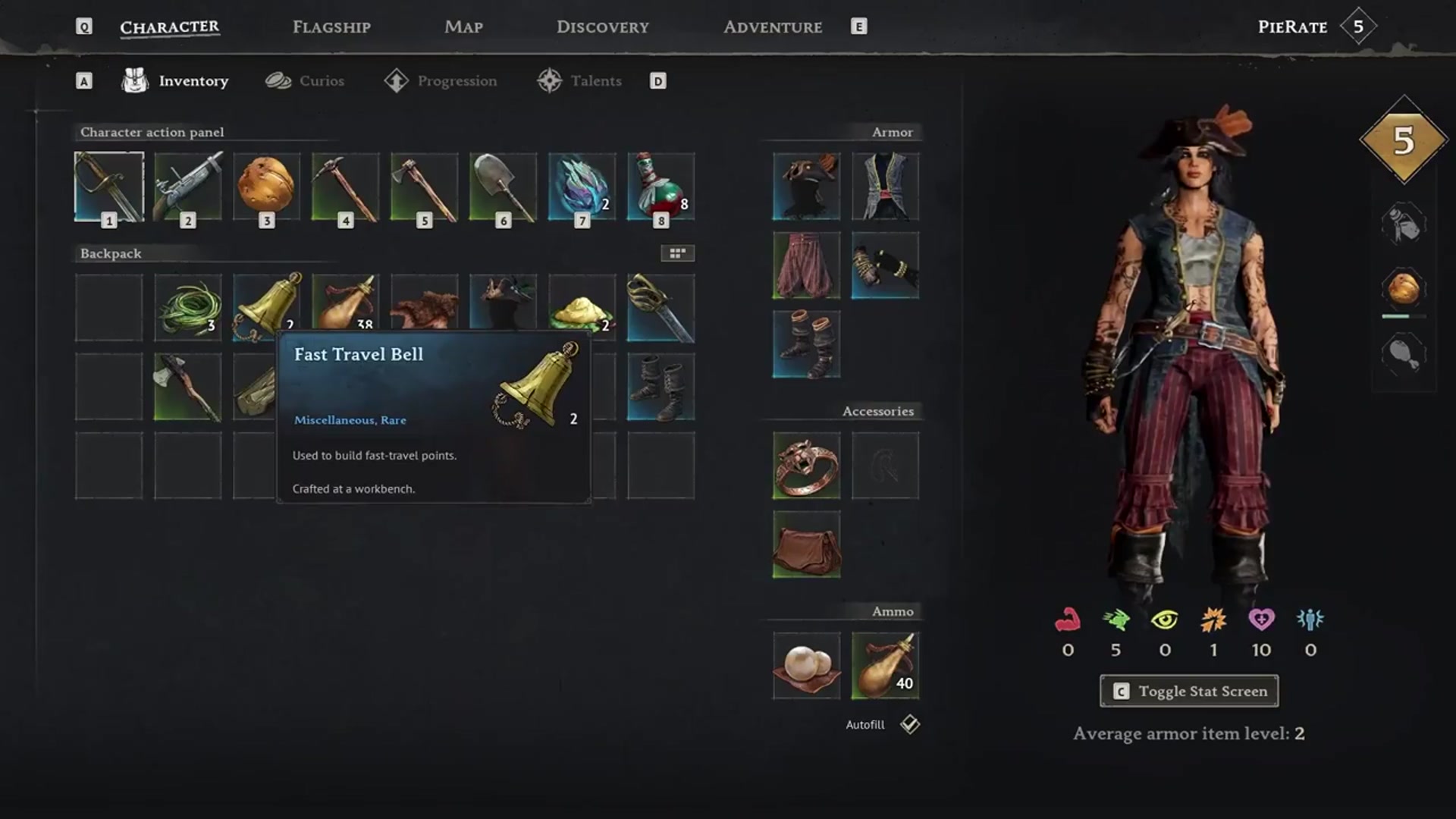Select the flintlock pistol in slot 2
This screenshot has height=819, width=1456.
188,187
